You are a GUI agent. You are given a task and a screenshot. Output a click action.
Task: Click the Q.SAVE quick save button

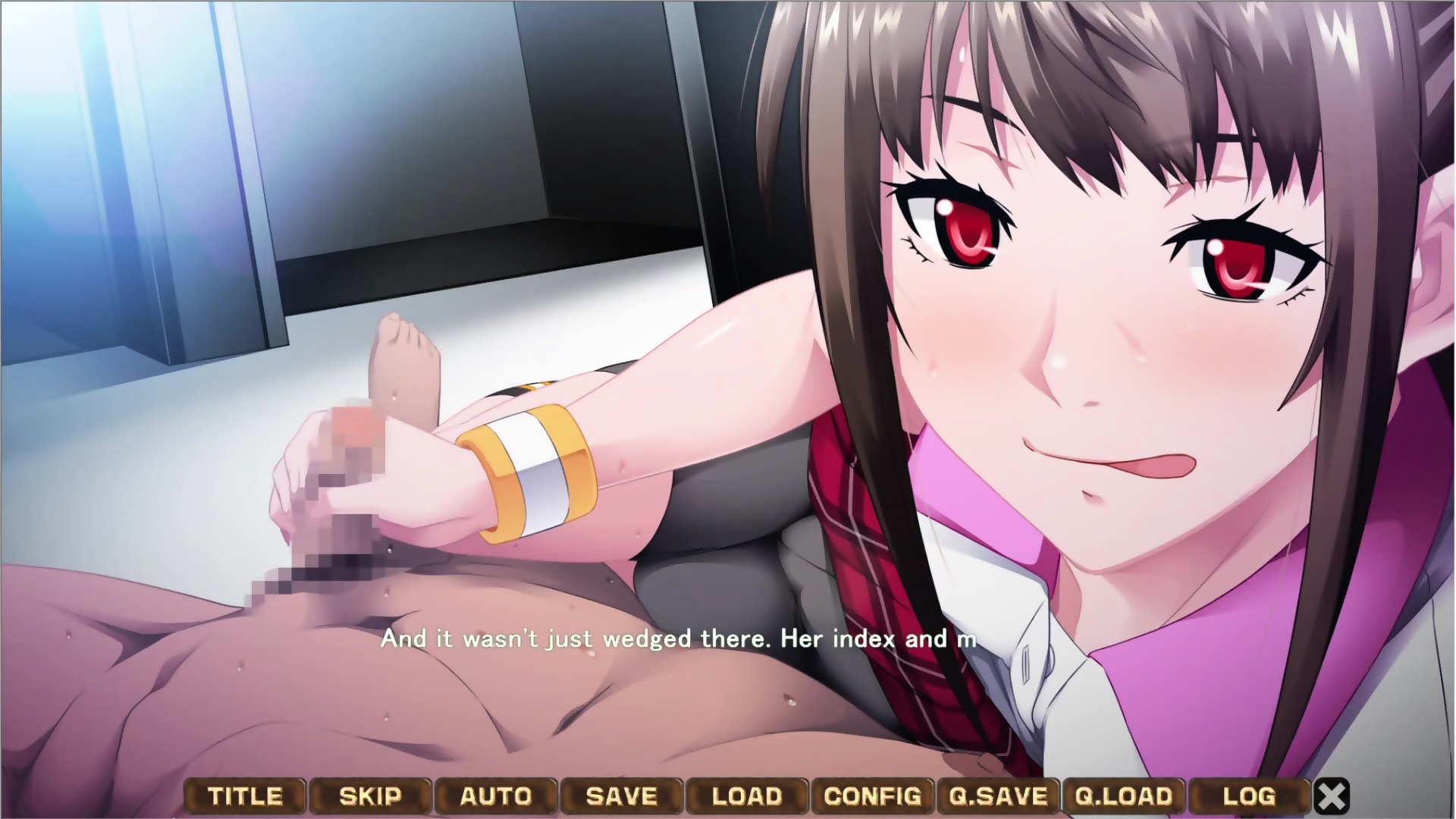(x=998, y=796)
